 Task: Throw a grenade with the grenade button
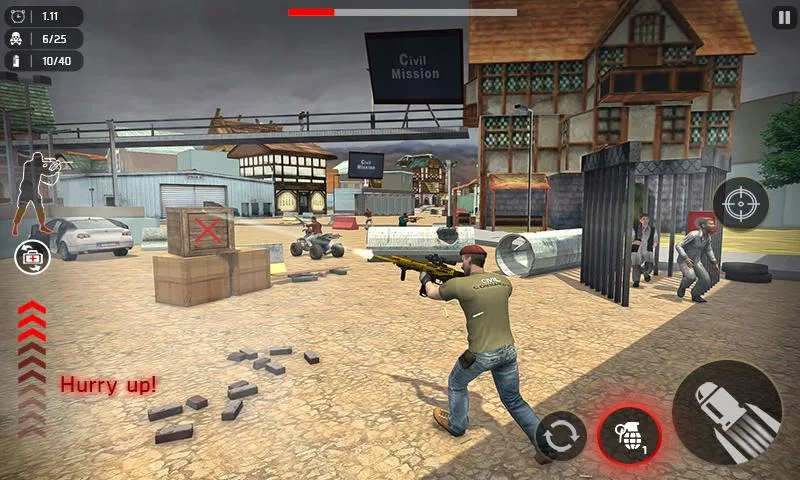[629, 436]
